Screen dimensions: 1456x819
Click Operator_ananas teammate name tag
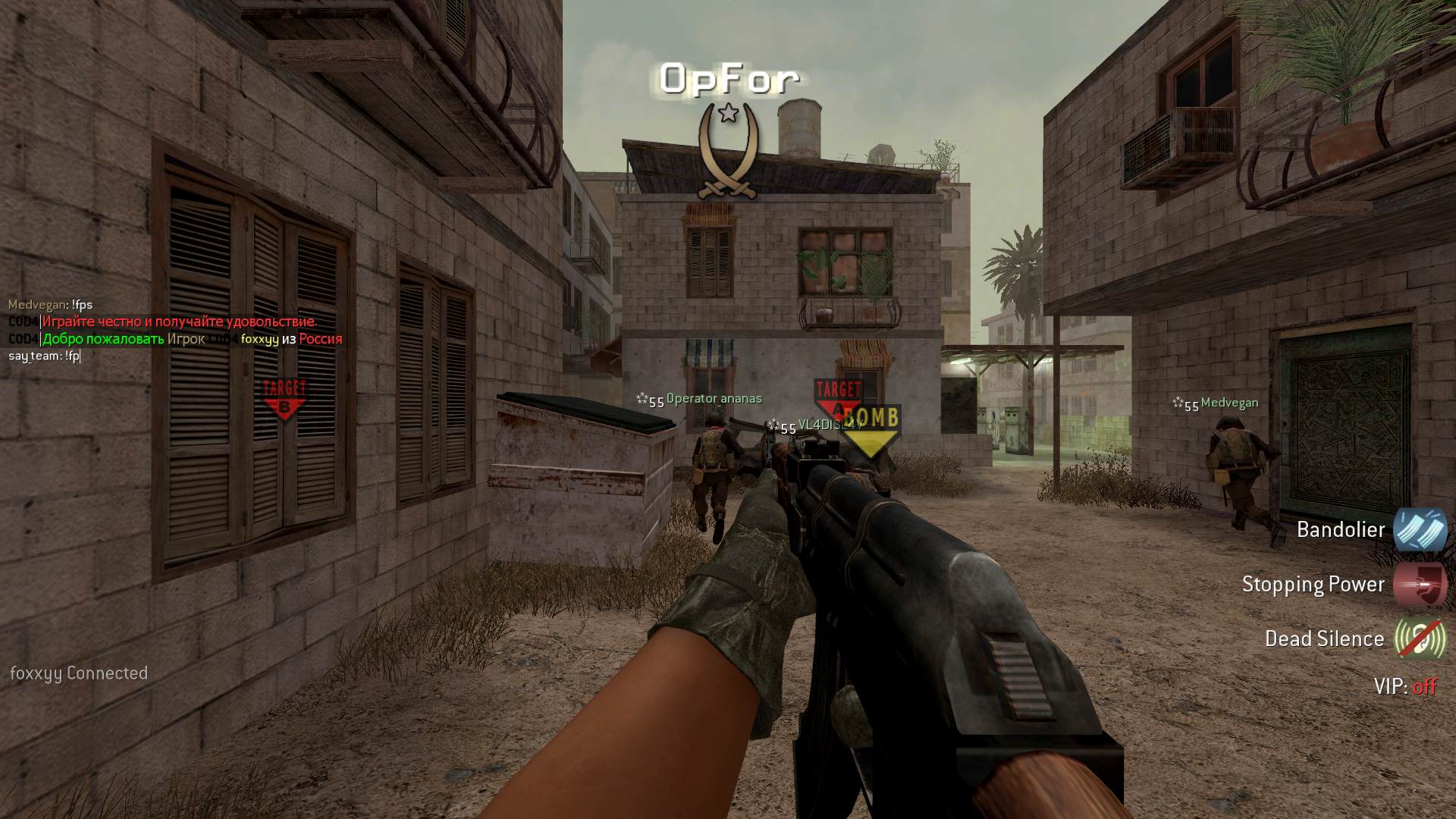714,399
